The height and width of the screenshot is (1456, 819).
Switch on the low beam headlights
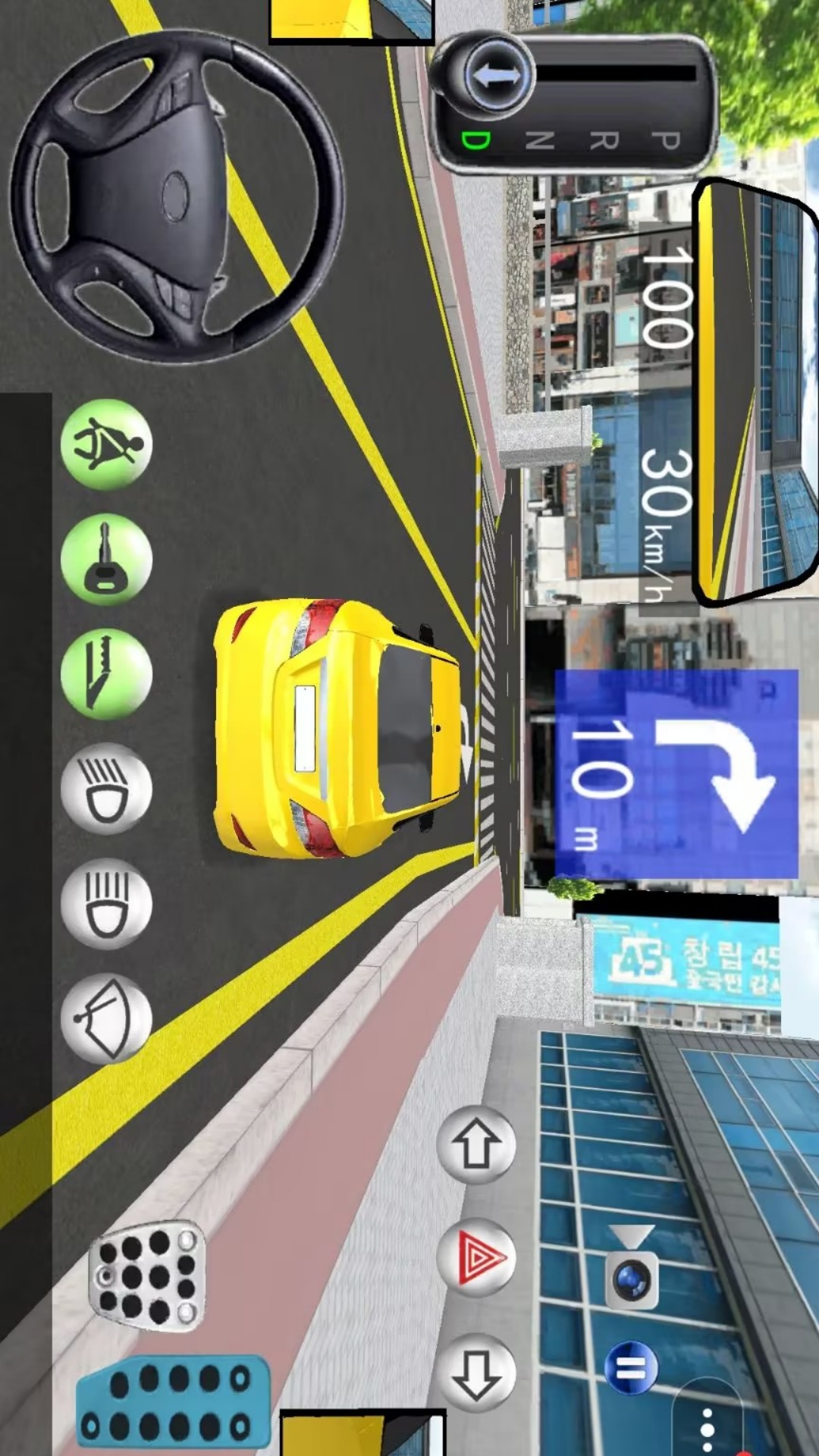click(106, 789)
